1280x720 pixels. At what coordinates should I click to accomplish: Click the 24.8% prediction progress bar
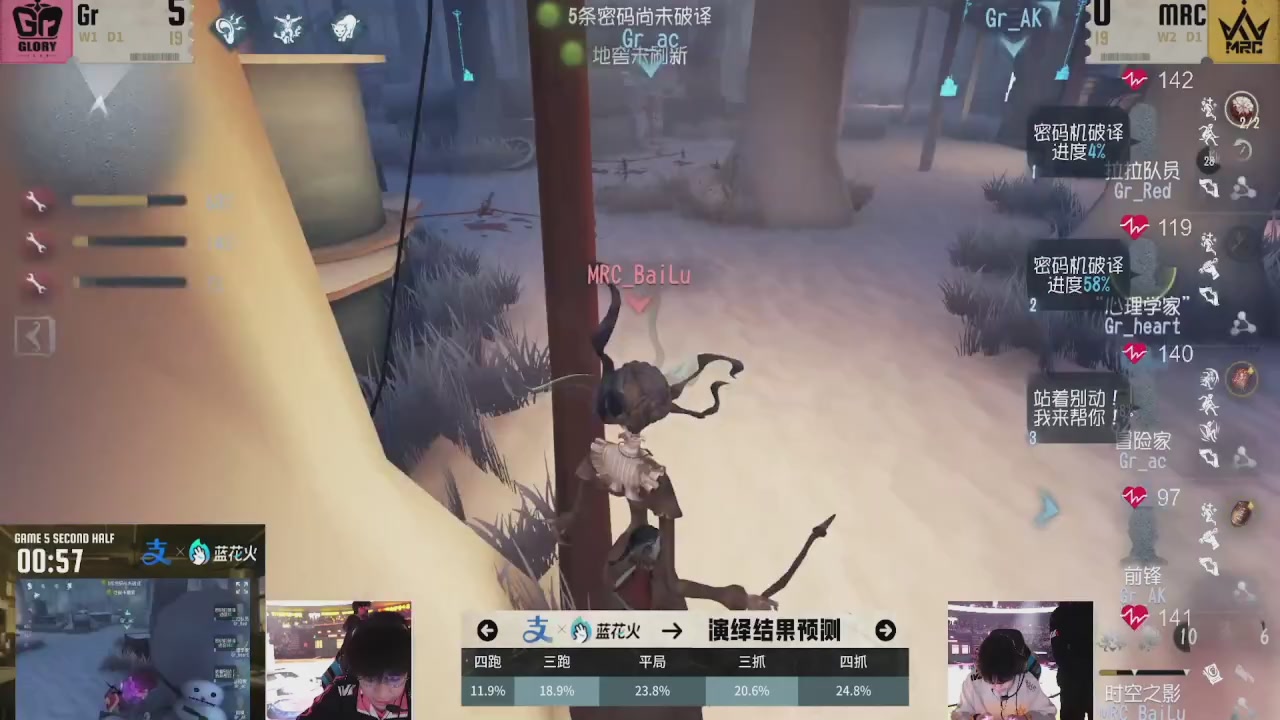click(x=853, y=690)
